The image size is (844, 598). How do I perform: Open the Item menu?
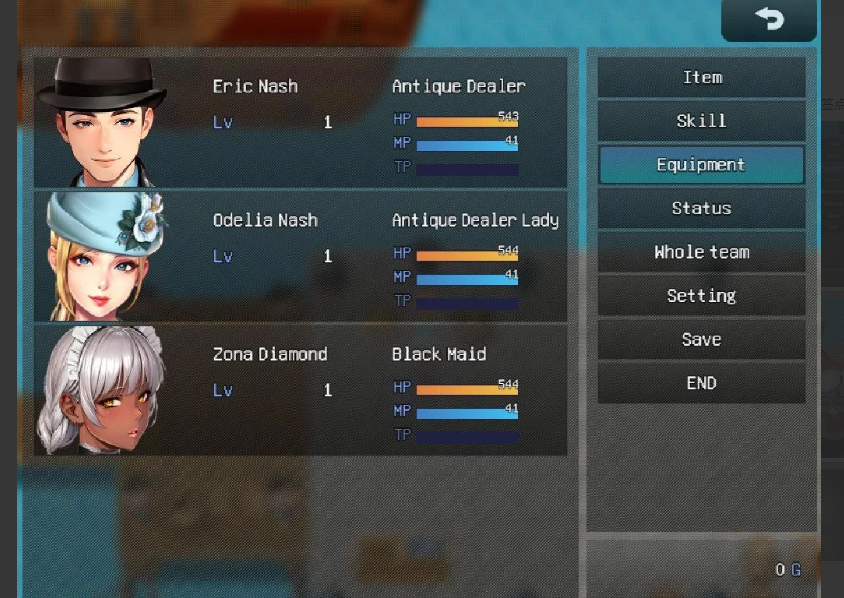701,78
